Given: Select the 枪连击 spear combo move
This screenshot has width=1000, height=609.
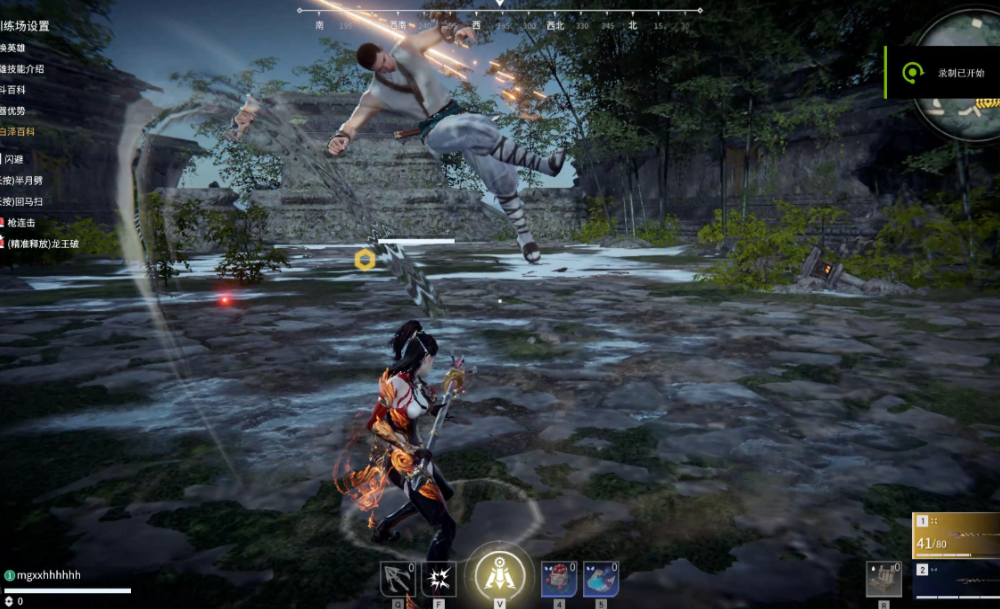Looking at the screenshot, I should tap(20, 222).
